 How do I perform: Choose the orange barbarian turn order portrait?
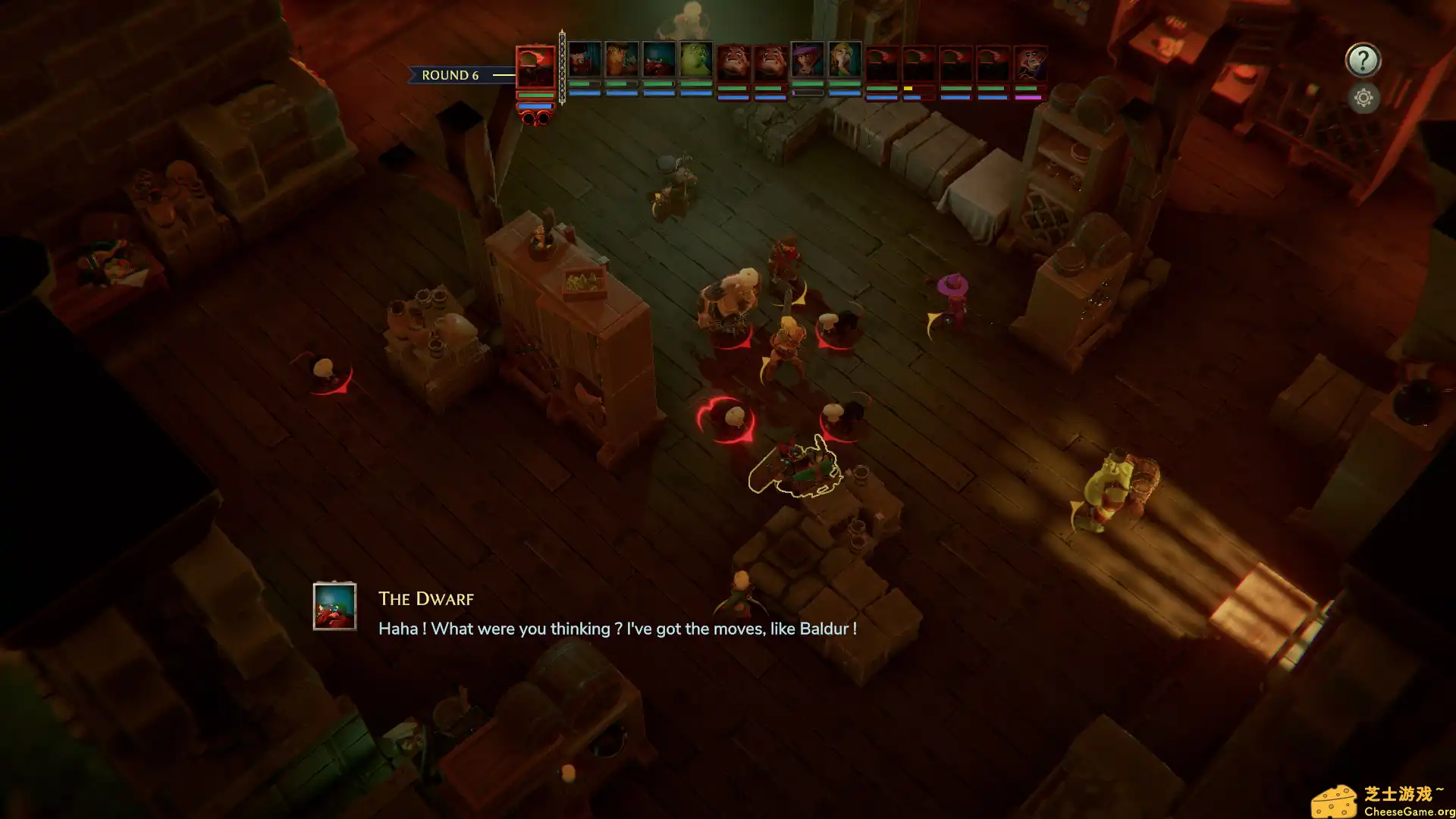click(622, 61)
